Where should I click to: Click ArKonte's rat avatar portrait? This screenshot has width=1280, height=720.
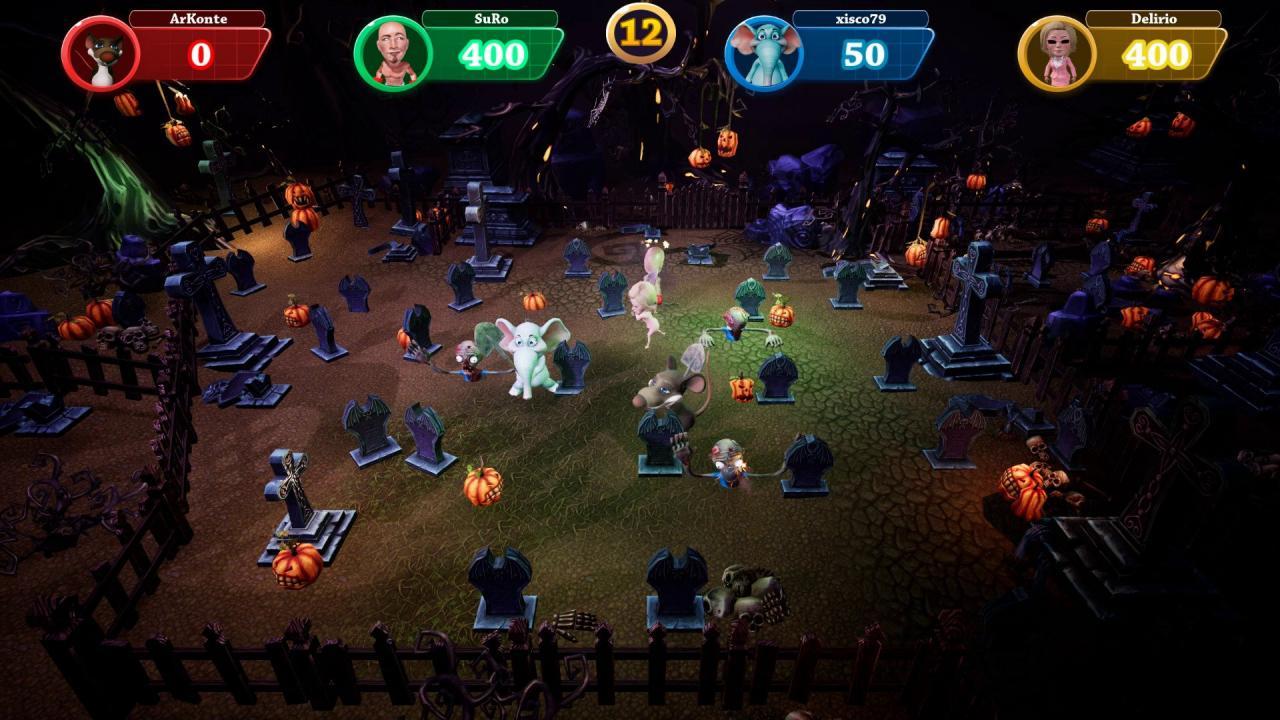99,53
